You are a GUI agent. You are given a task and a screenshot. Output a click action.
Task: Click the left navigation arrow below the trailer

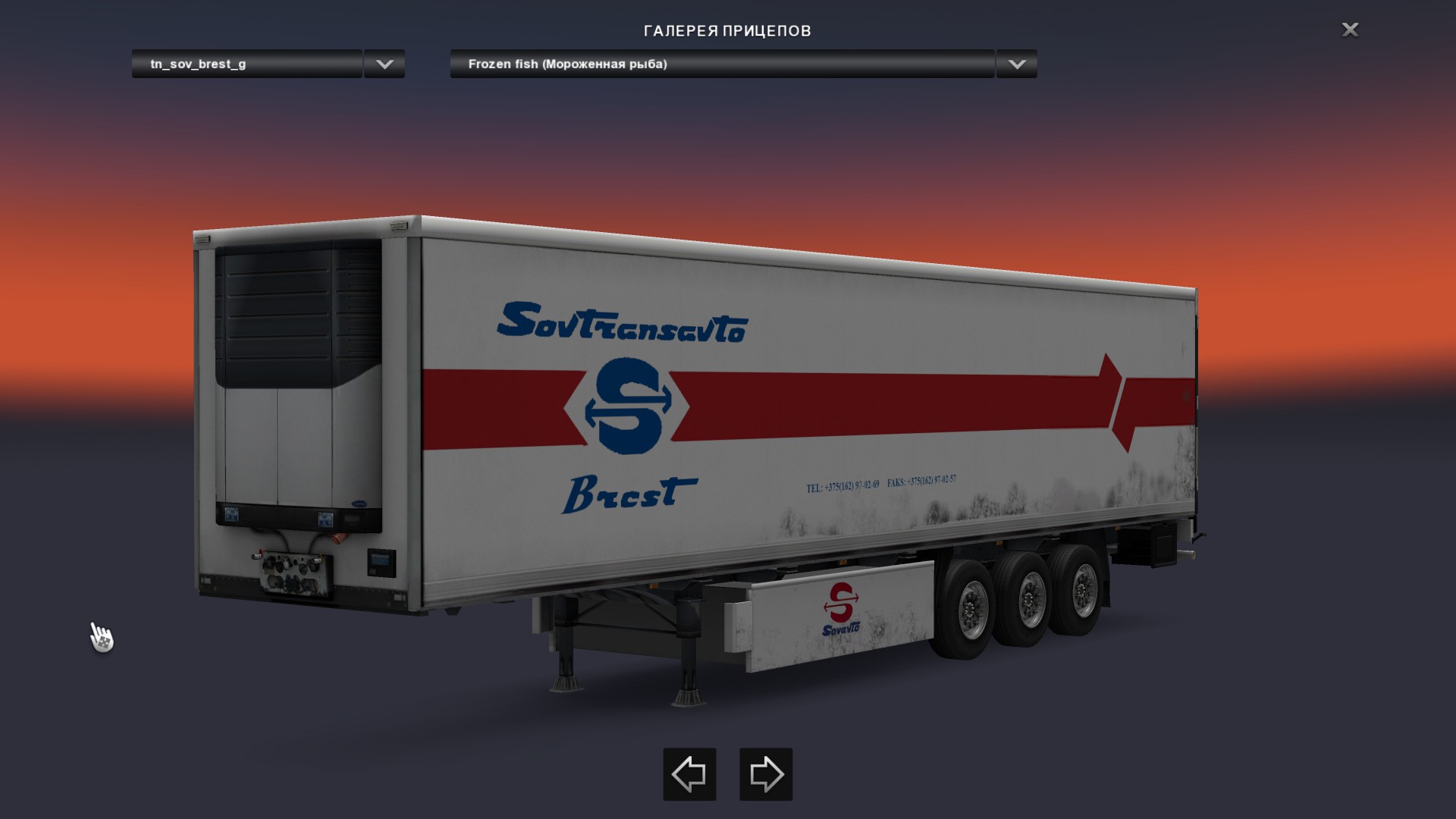coord(689,774)
